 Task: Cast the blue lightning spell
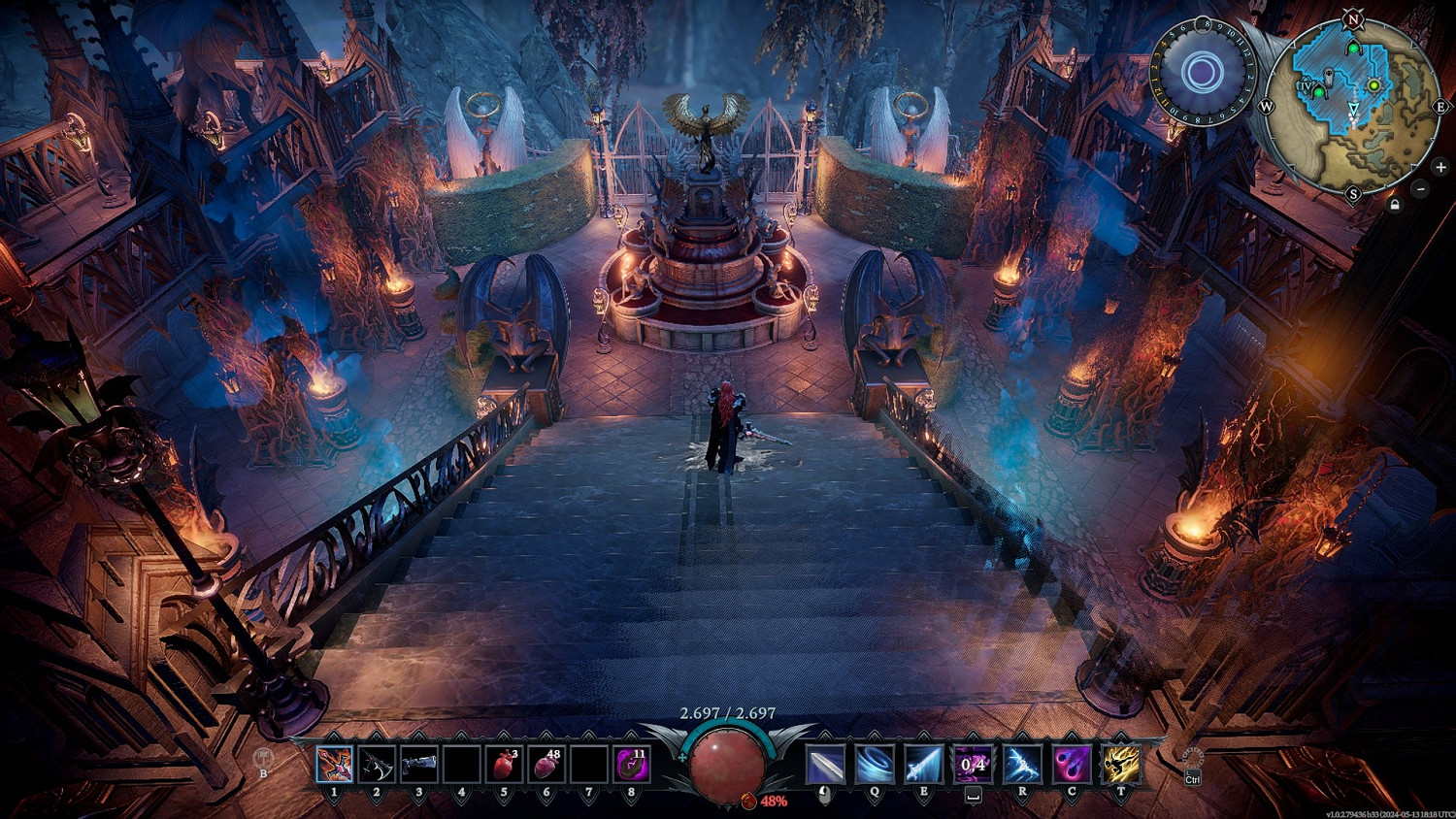(1022, 765)
